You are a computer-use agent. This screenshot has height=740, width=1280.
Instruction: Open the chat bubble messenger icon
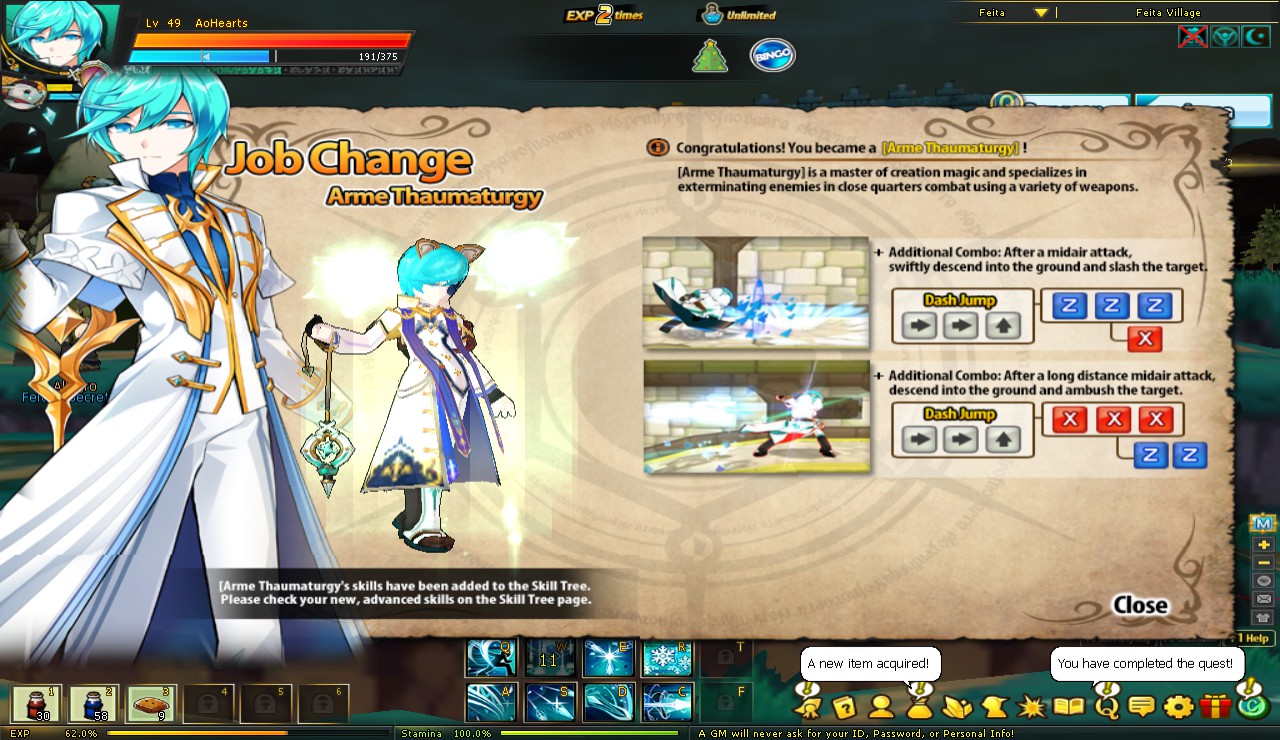[1140, 707]
